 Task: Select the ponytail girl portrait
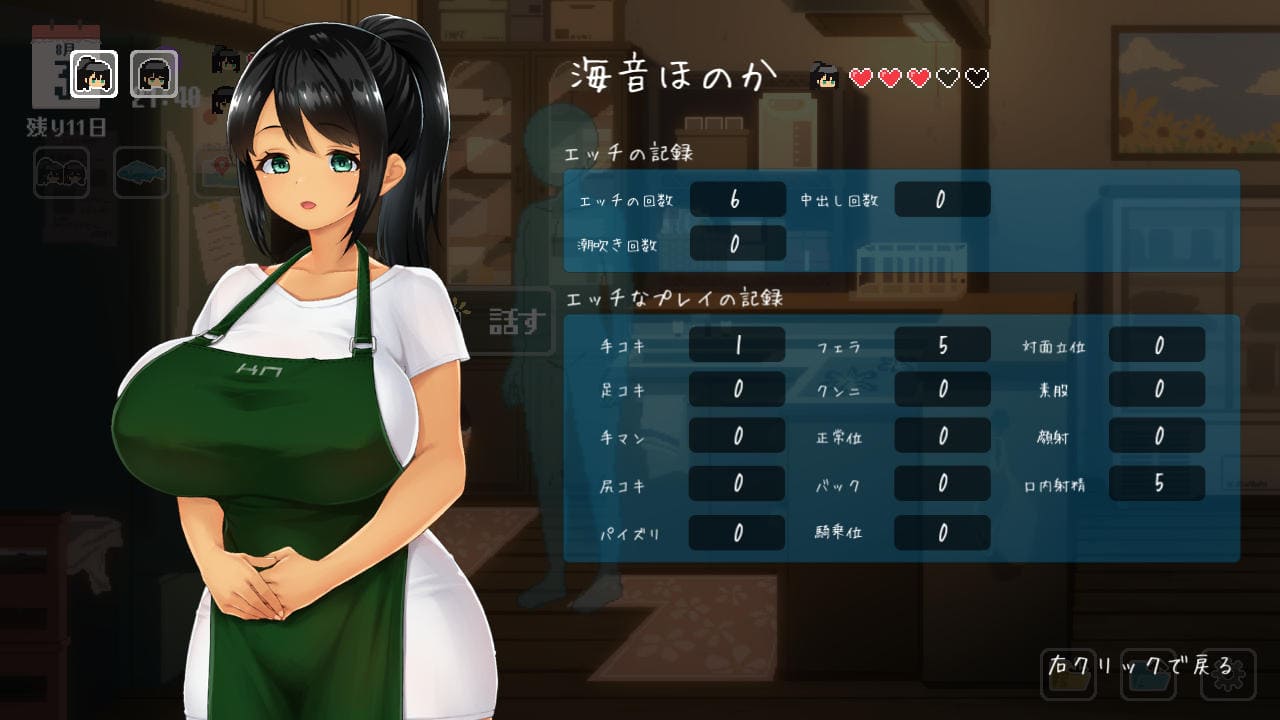[95, 73]
